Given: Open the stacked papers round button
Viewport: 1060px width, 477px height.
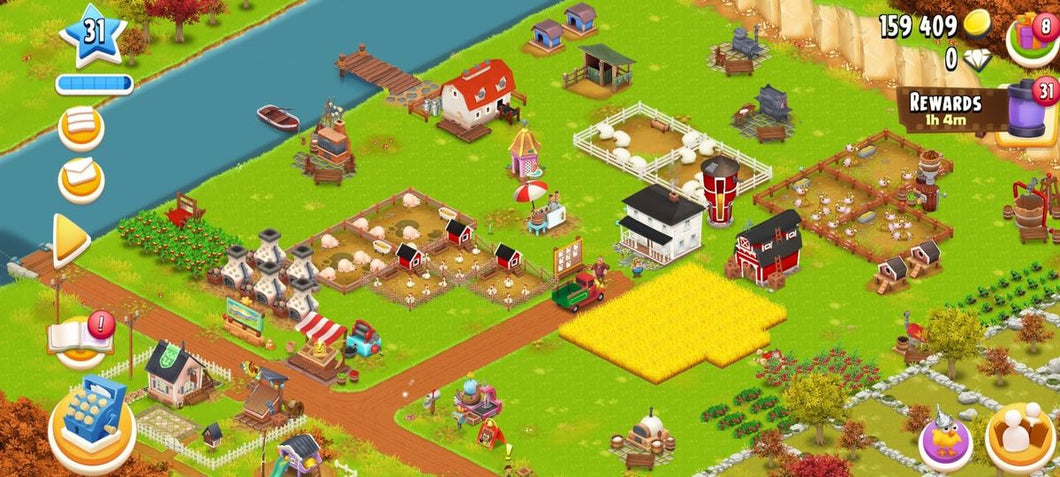Looking at the screenshot, I should [x=81, y=127].
